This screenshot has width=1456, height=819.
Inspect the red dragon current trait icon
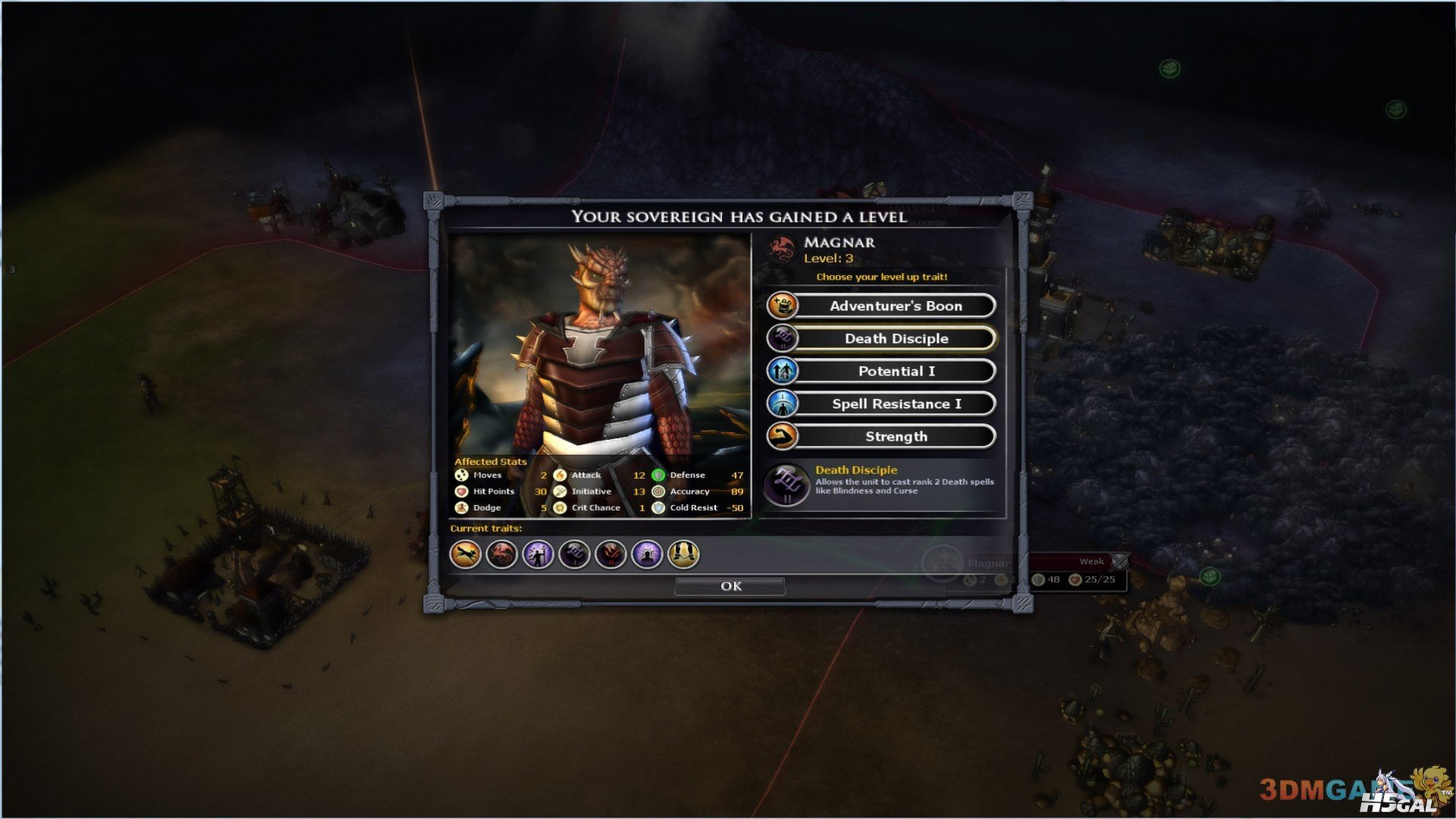(x=501, y=554)
